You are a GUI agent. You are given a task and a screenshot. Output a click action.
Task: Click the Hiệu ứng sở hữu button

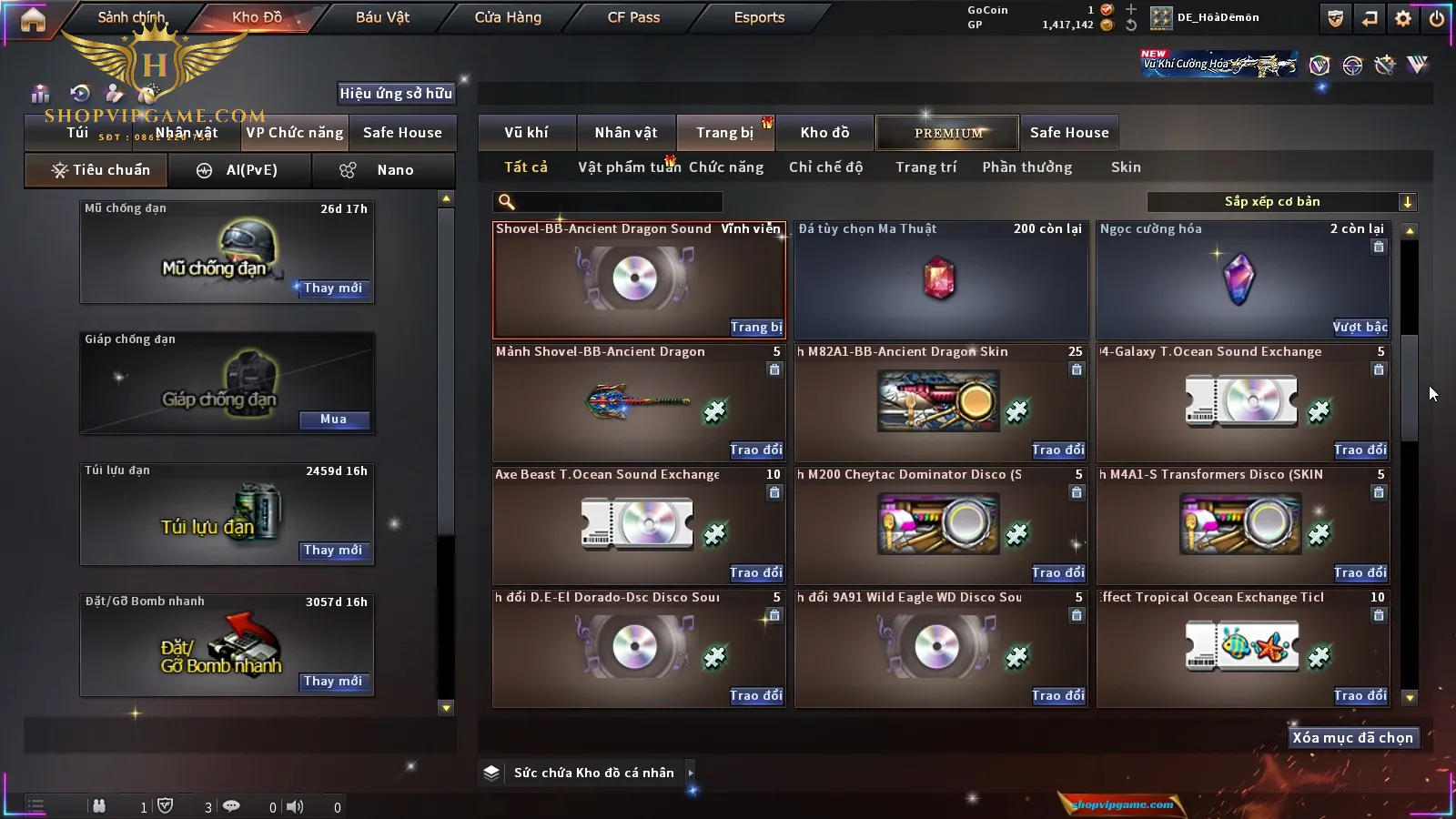point(396,93)
